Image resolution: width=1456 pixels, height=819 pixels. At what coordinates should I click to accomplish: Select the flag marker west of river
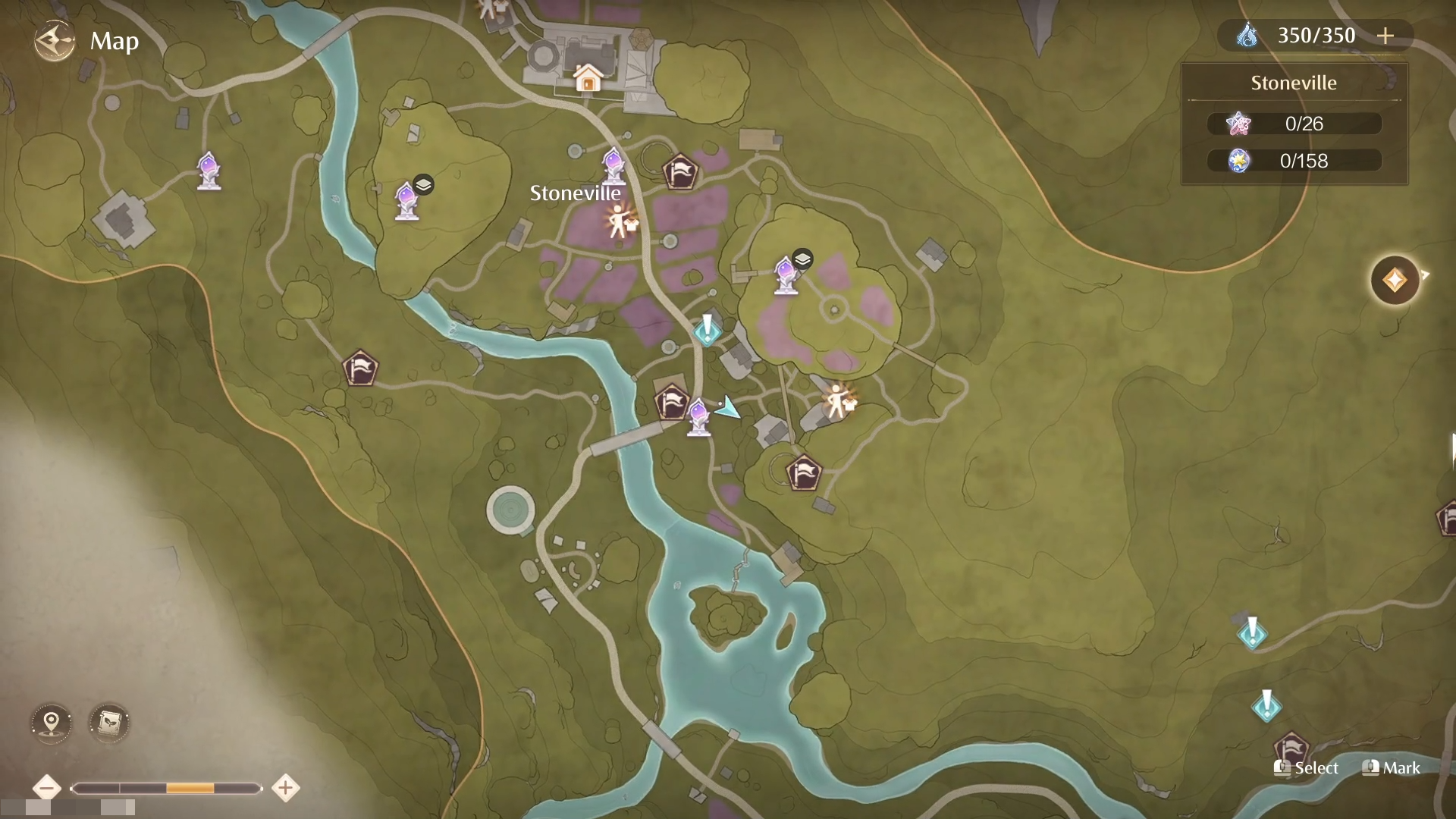pos(359,369)
